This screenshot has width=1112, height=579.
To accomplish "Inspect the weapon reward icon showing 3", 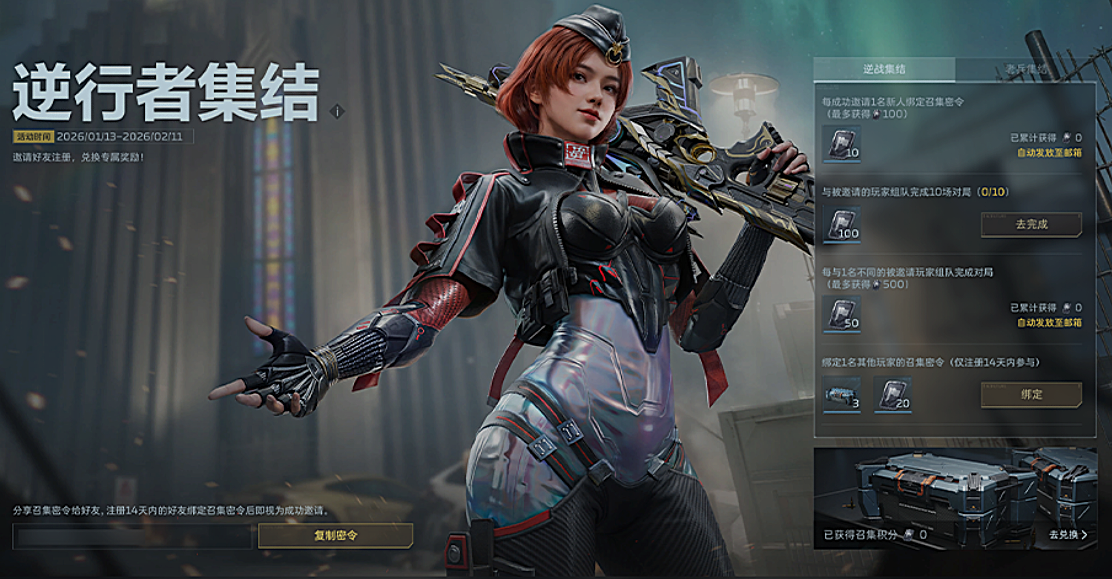I will pos(841,395).
